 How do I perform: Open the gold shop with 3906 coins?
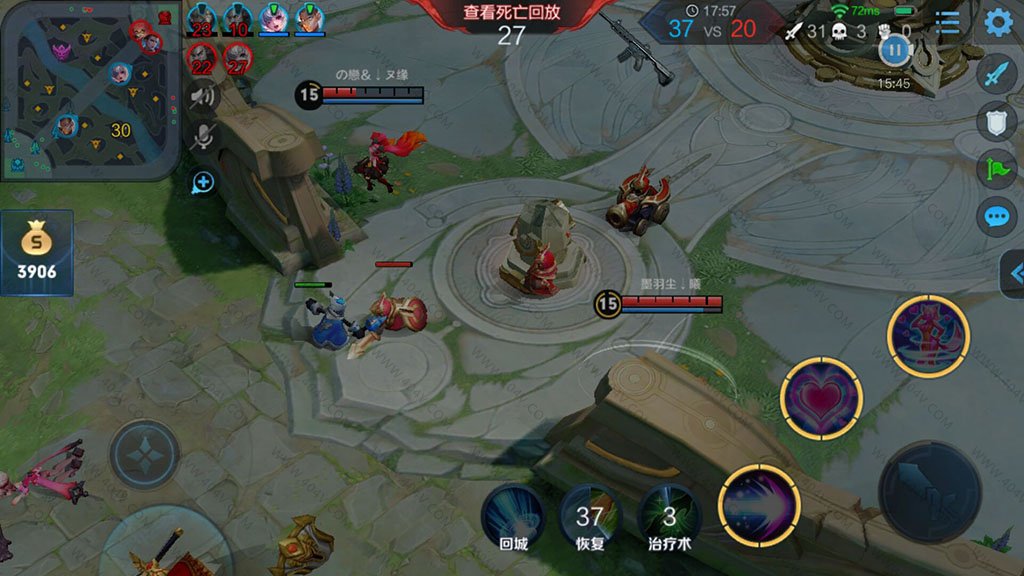point(37,254)
